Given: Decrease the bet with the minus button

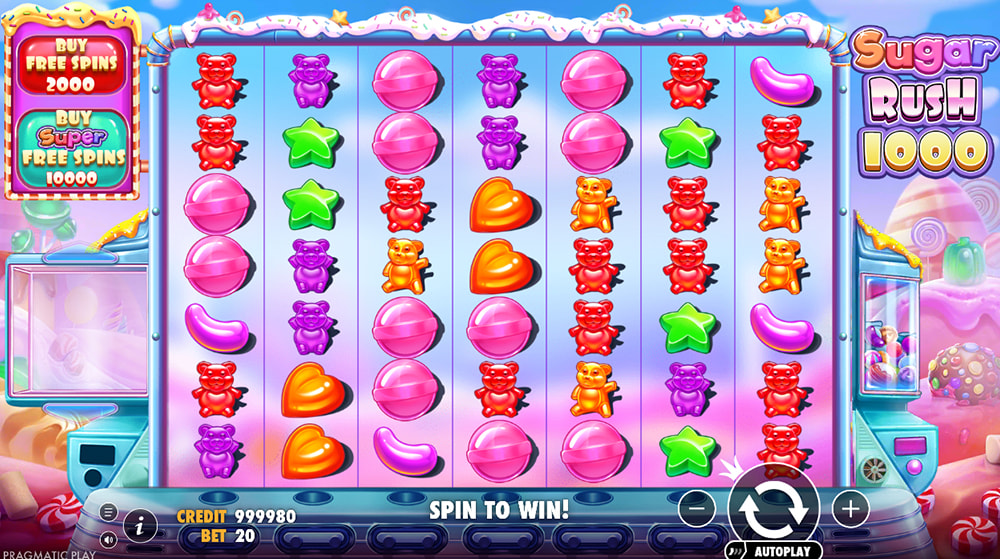Looking at the screenshot, I should 697,509.
